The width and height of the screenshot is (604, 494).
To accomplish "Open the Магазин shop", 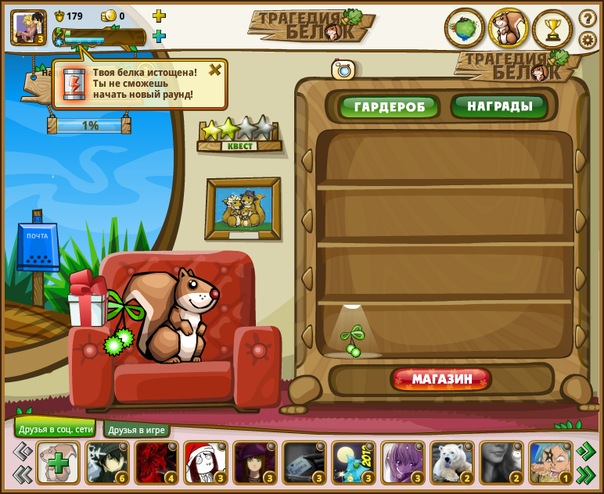I will click(441, 379).
